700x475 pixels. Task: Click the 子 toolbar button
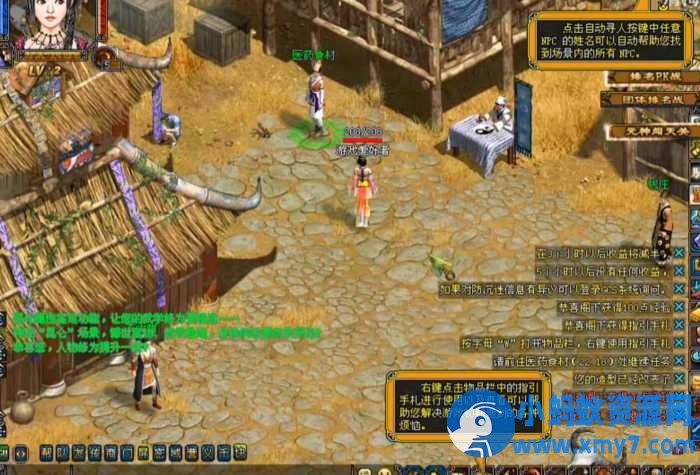(x=223, y=452)
